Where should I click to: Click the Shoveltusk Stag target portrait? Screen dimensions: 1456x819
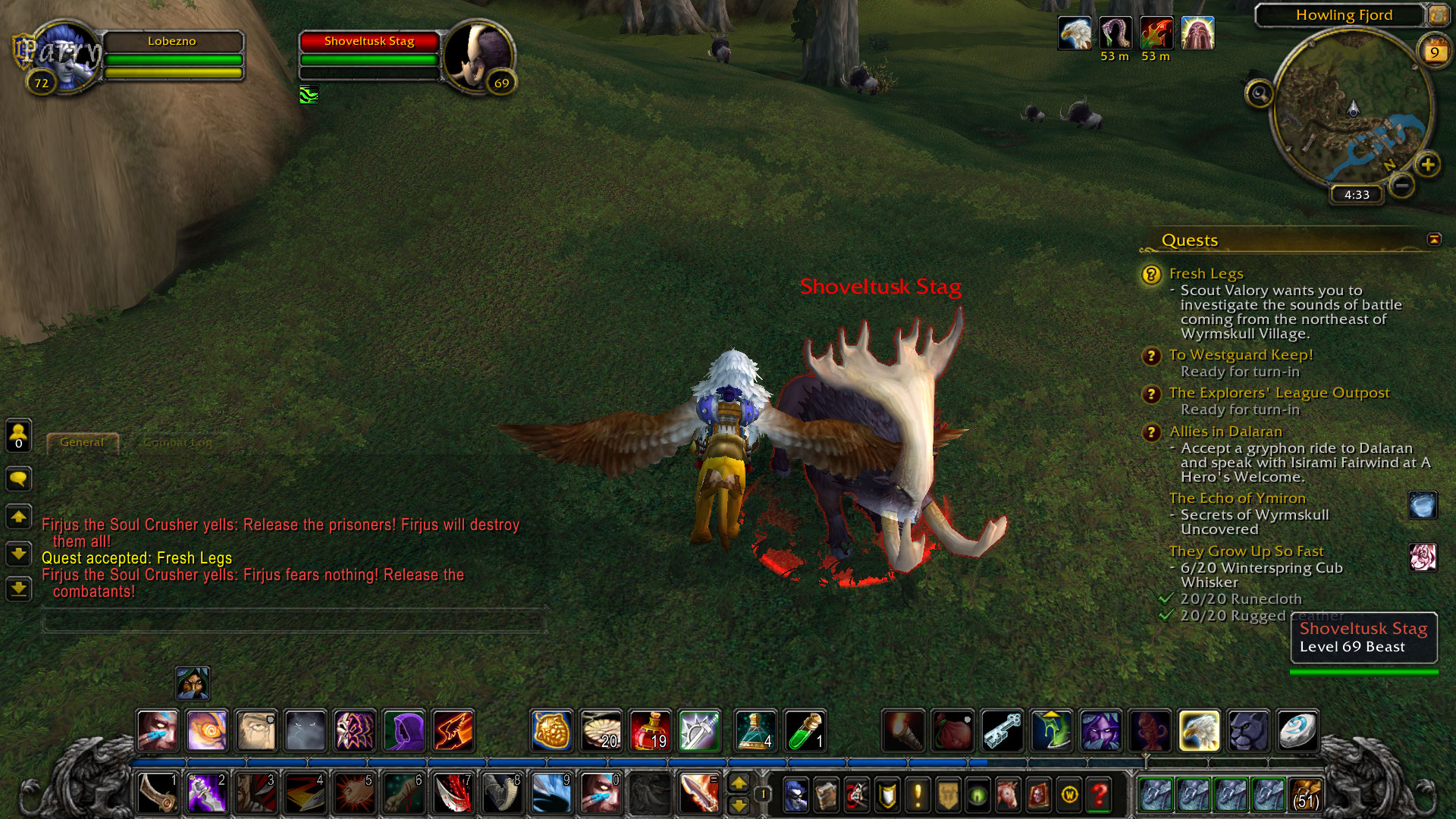tap(478, 57)
